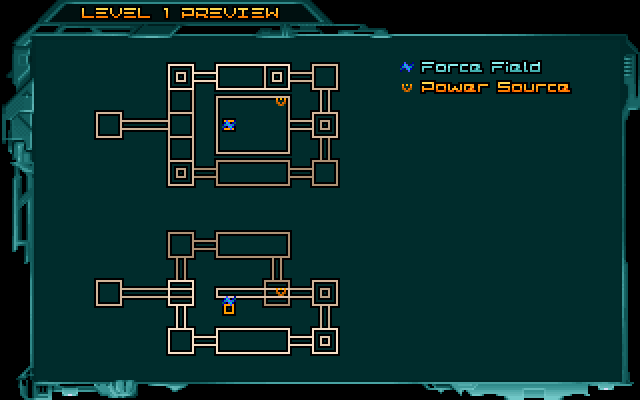Click the force field marker on the upper map
This screenshot has width=640, height=400.
pos(229,125)
